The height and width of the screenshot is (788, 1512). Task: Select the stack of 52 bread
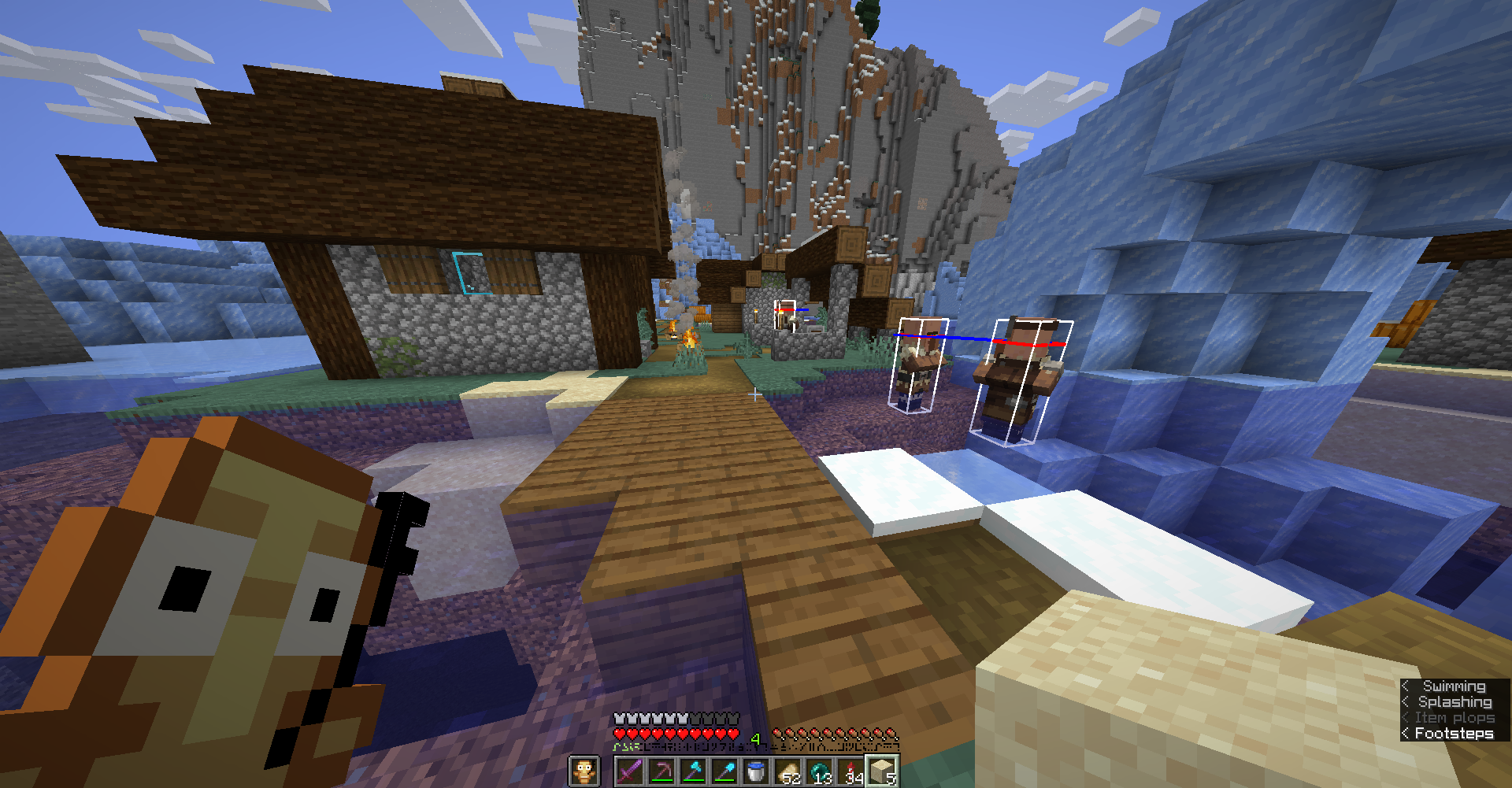click(x=785, y=773)
